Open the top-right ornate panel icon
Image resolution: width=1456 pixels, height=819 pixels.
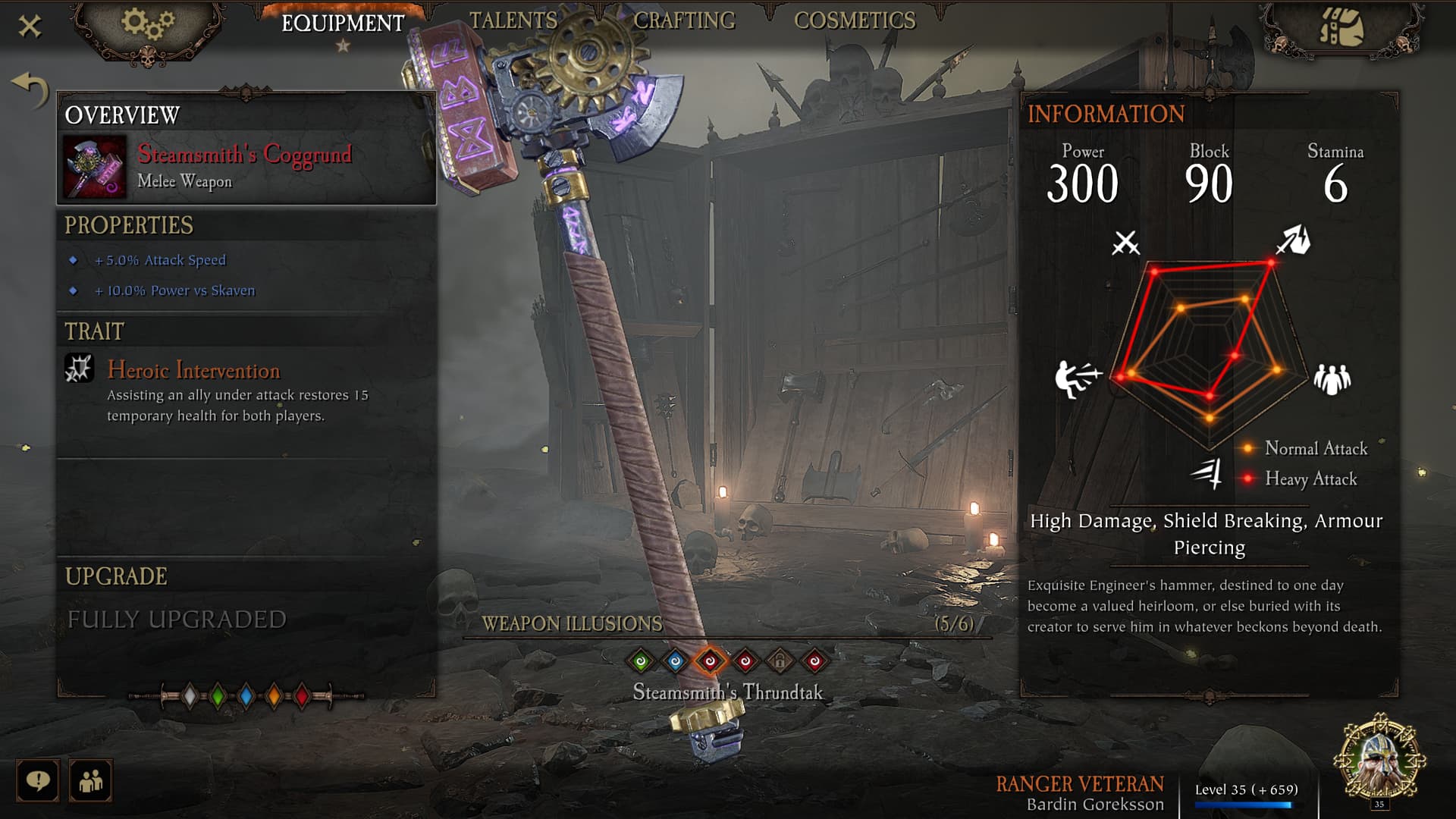[x=1341, y=29]
